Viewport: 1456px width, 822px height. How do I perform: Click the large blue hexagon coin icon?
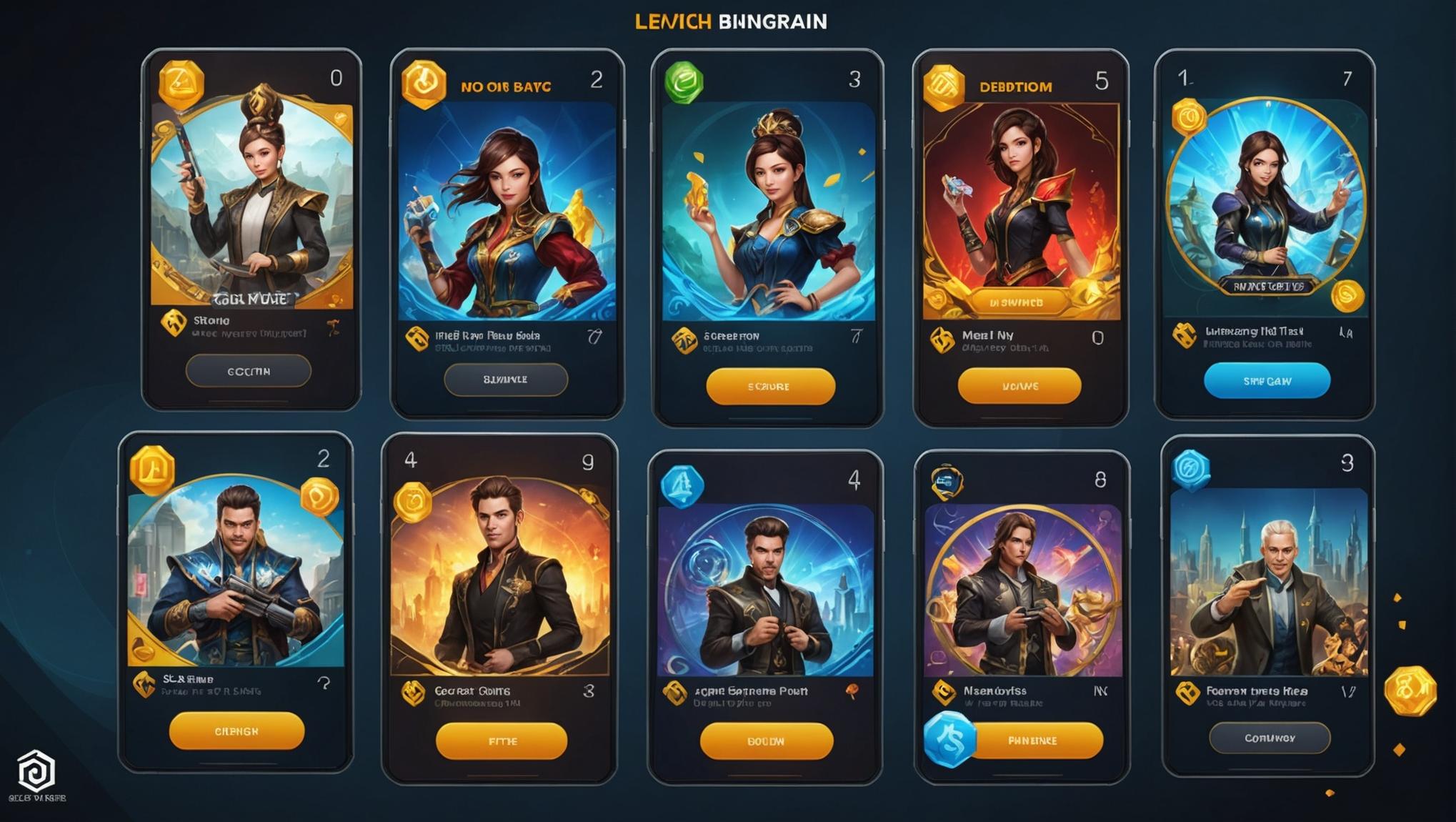[949, 740]
